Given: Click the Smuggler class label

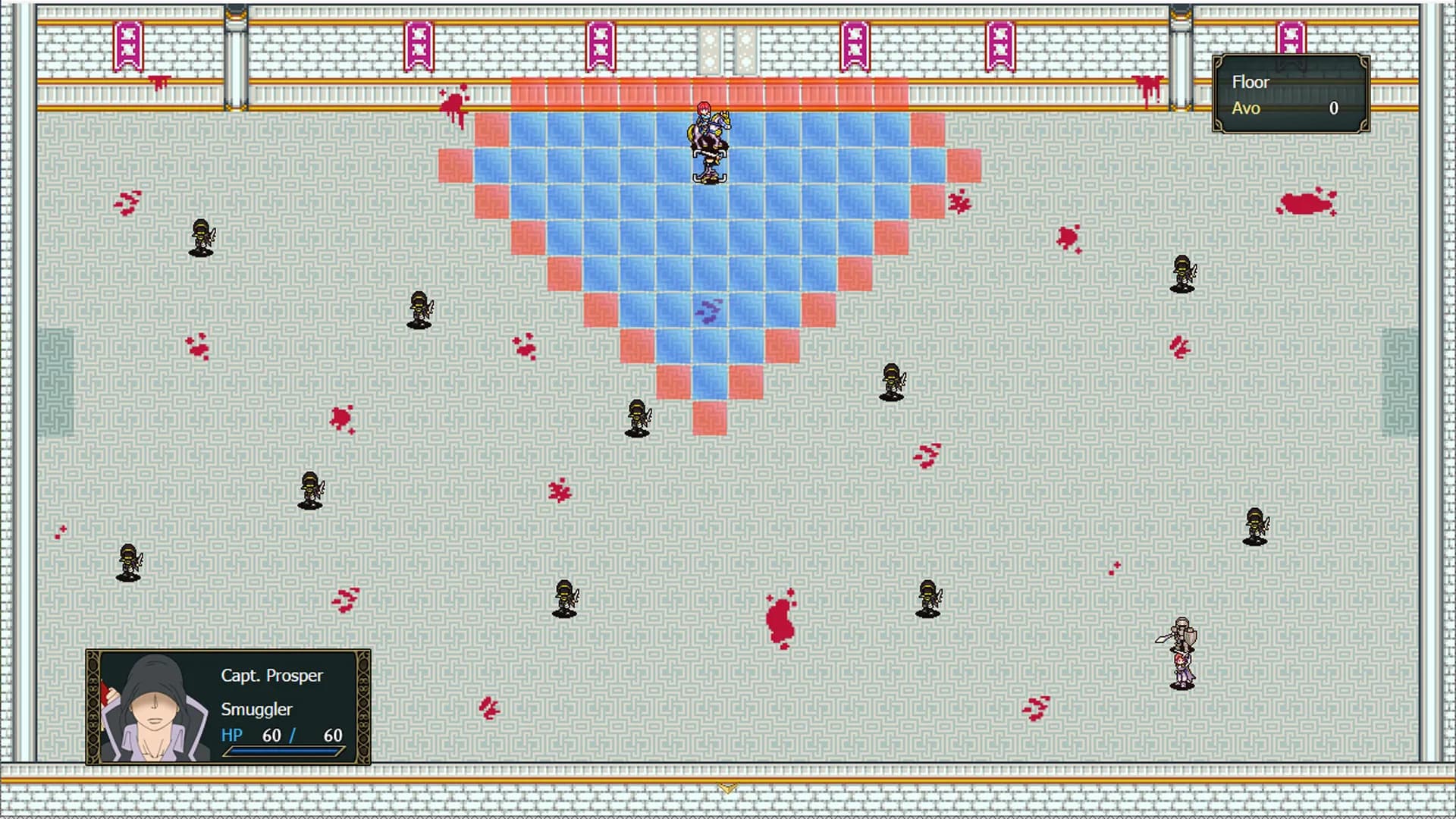Looking at the screenshot, I should (x=255, y=710).
